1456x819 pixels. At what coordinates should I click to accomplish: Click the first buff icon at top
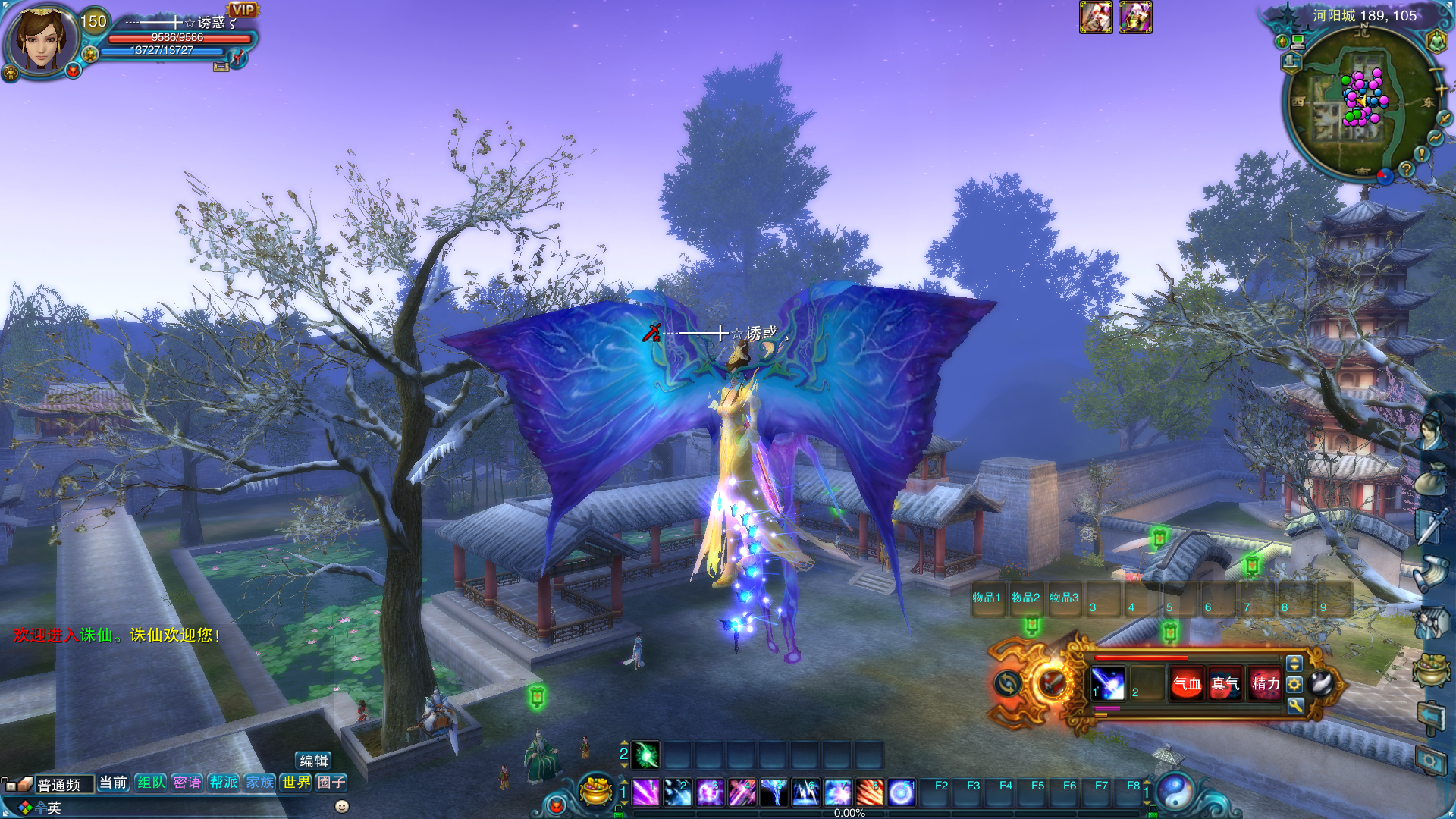1096,17
